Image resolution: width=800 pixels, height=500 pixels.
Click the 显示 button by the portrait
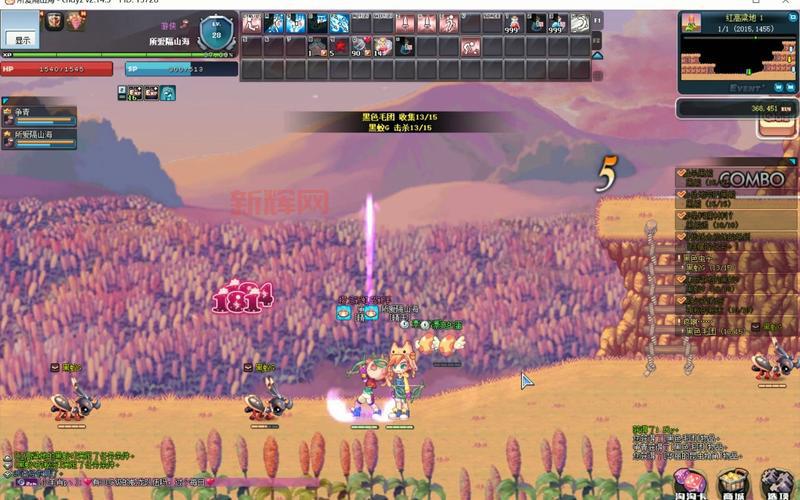(x=23, y=39)
